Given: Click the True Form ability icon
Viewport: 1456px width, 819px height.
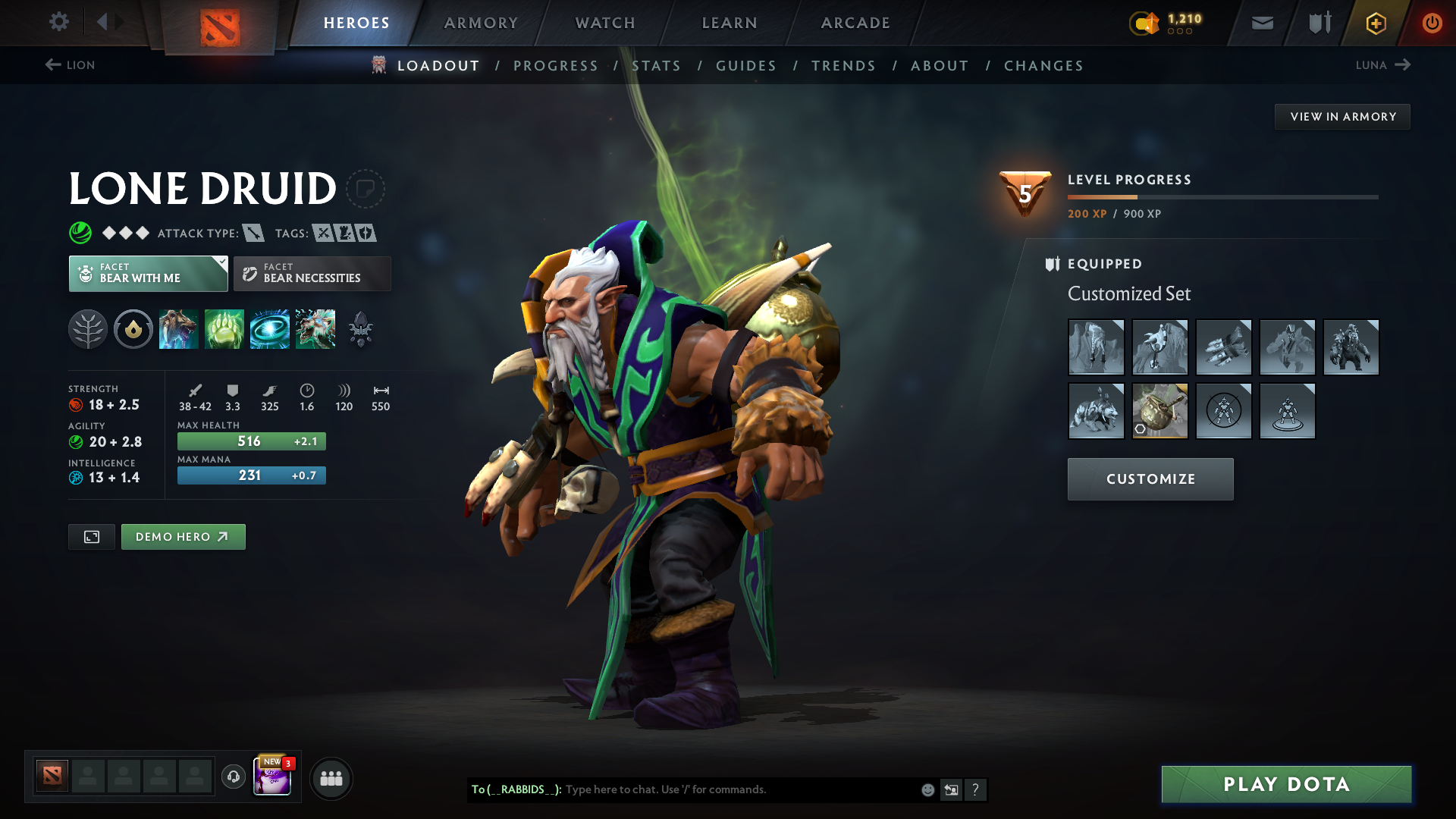Looking at the screenshot, I should coord(315,329).
